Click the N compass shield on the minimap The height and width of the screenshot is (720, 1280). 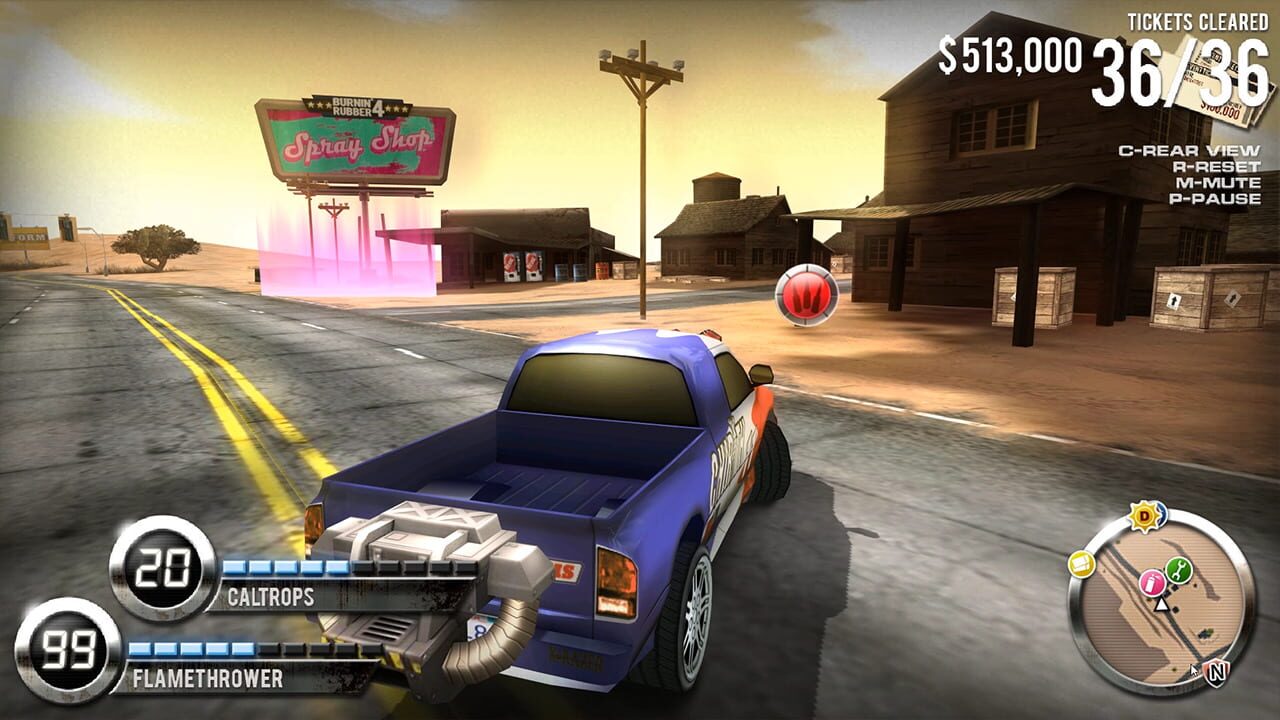[x=1216, y=671]
